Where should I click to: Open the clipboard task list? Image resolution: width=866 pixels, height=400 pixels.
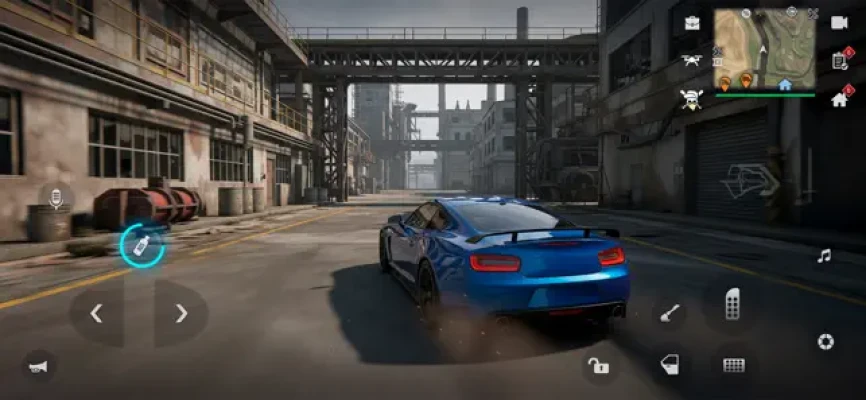(839, 60)
